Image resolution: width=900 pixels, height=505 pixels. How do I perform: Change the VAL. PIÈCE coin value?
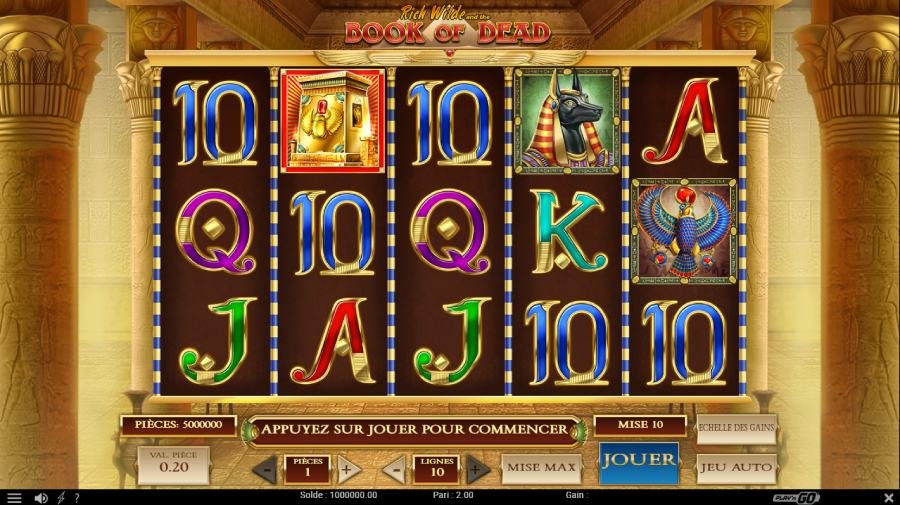(173, 466)
